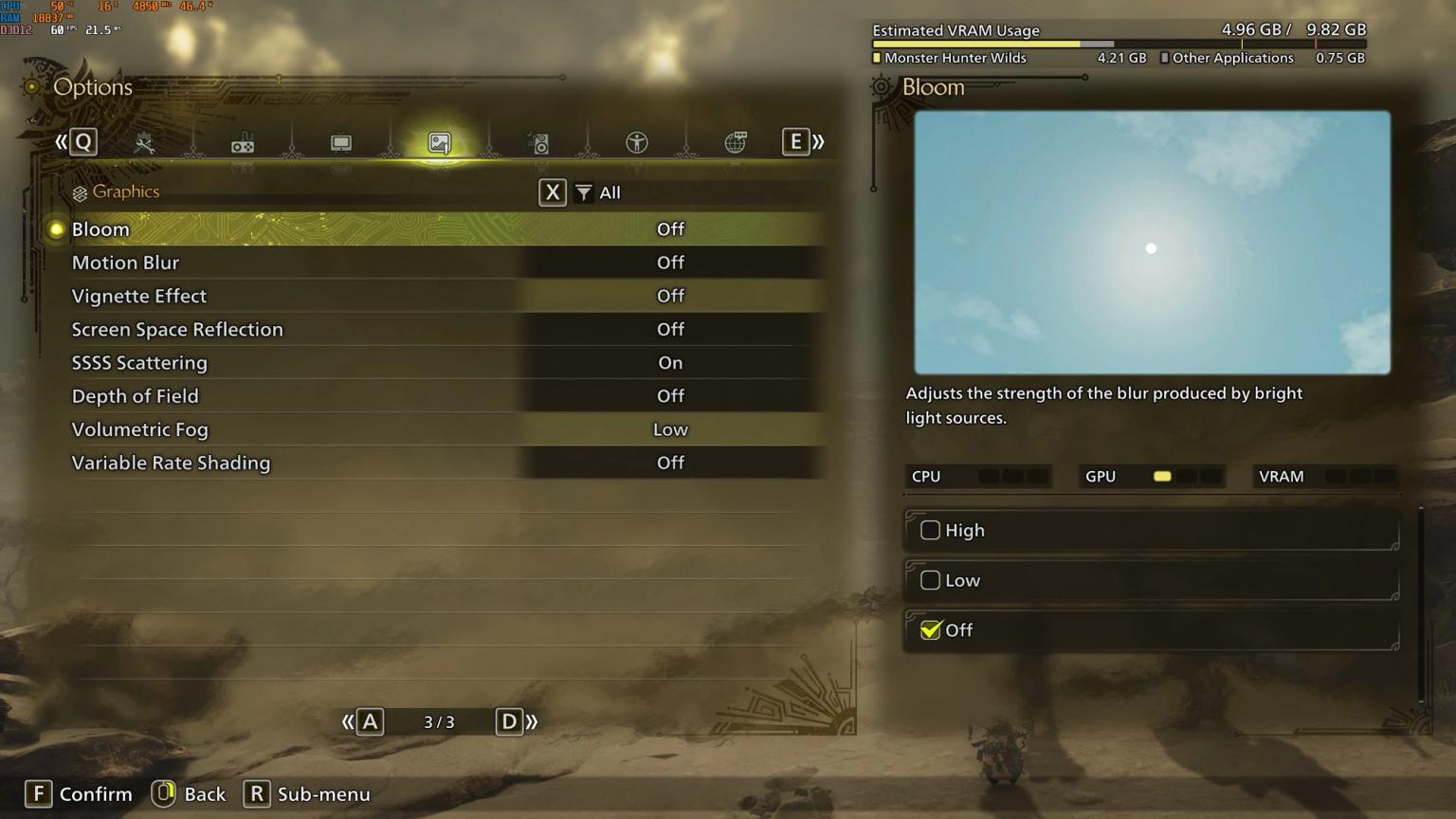
Task: Switch to the accessibility figure tab
Action: point(637,143)
